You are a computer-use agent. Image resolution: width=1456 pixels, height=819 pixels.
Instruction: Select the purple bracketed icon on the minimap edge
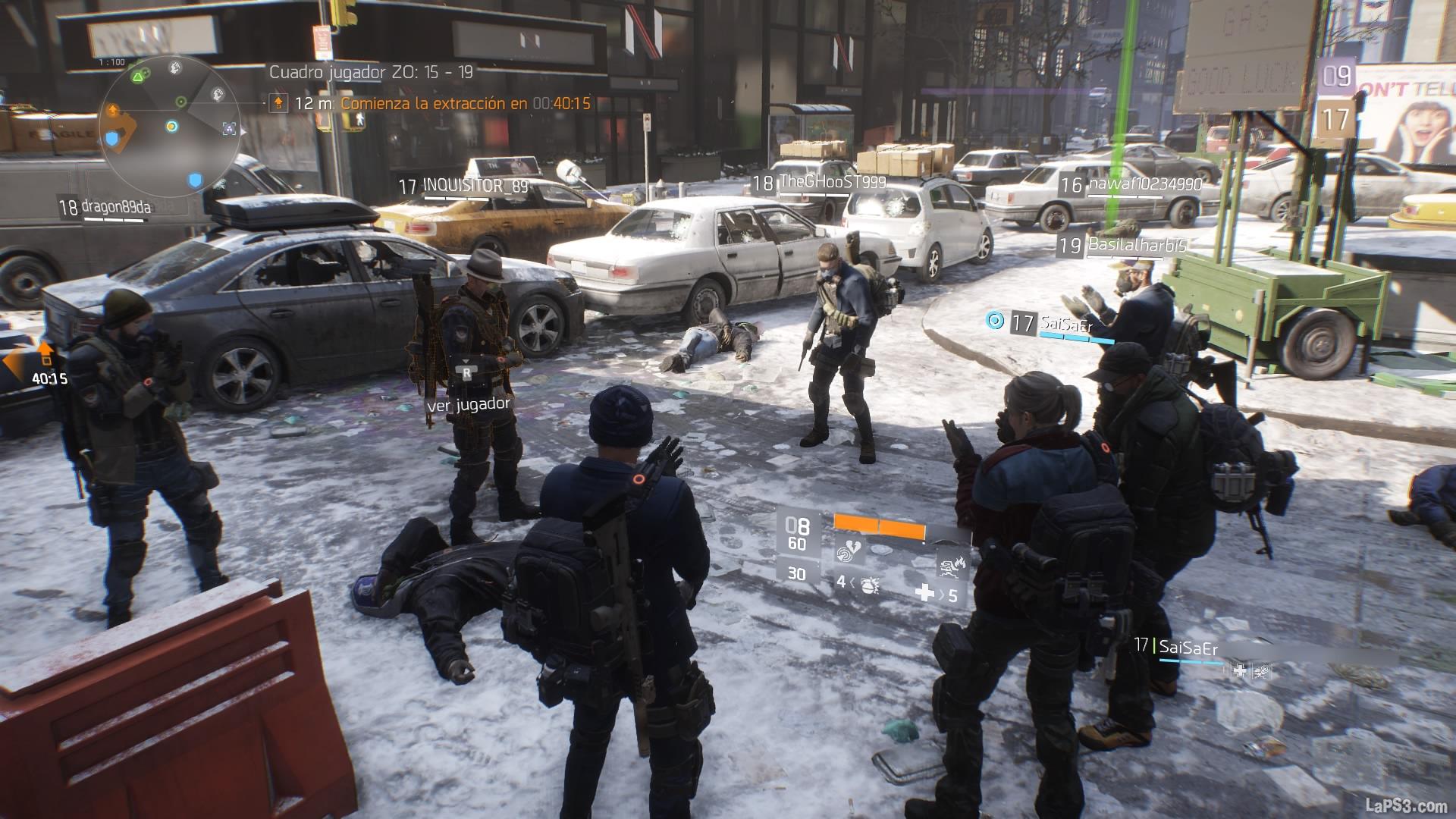tap(229, 129)
